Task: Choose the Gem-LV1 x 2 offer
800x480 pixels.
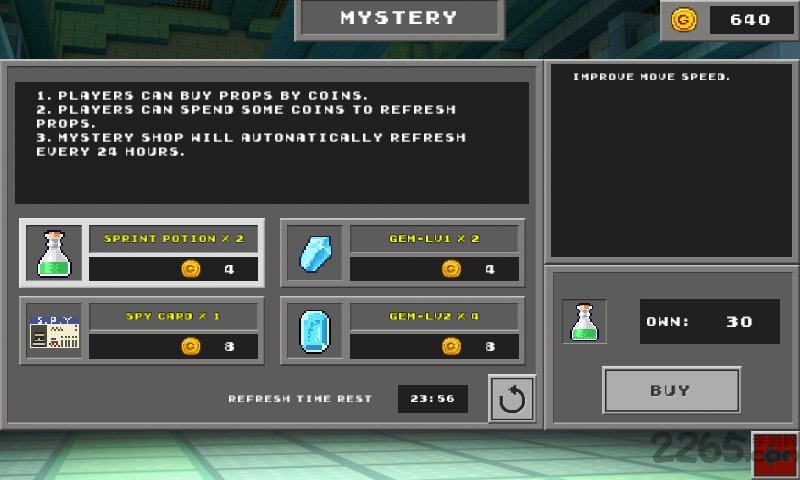Action: (402, 252)
